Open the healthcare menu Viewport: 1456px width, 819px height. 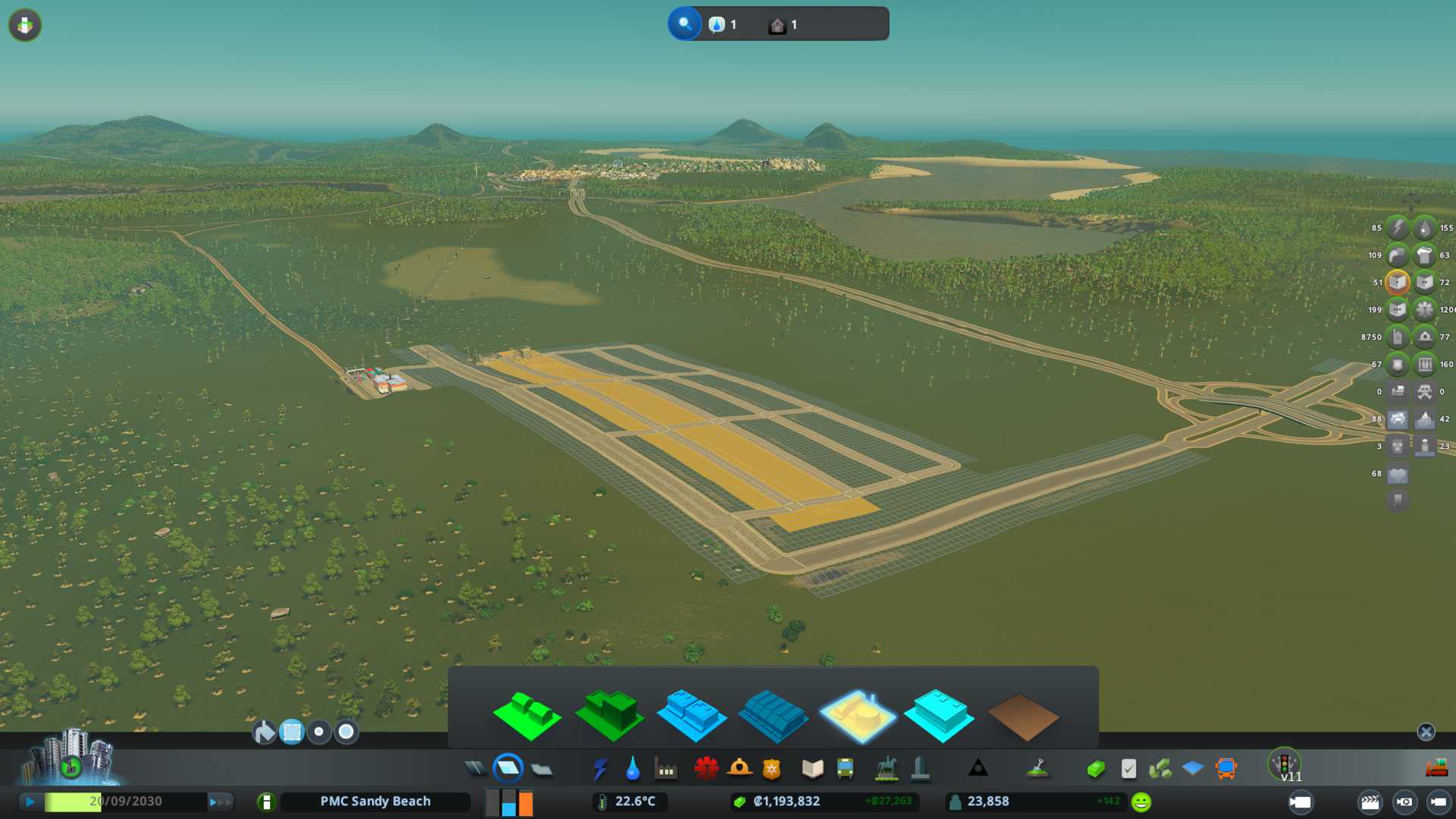click(706, 769)
